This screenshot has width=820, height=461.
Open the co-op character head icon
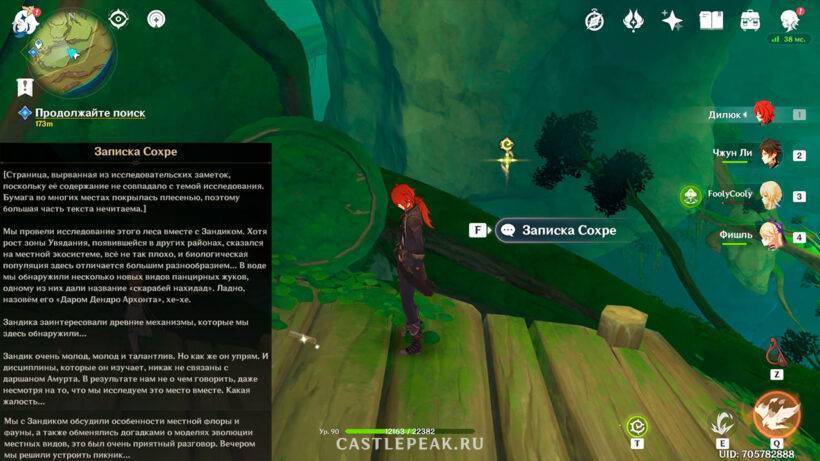(790, 20)
